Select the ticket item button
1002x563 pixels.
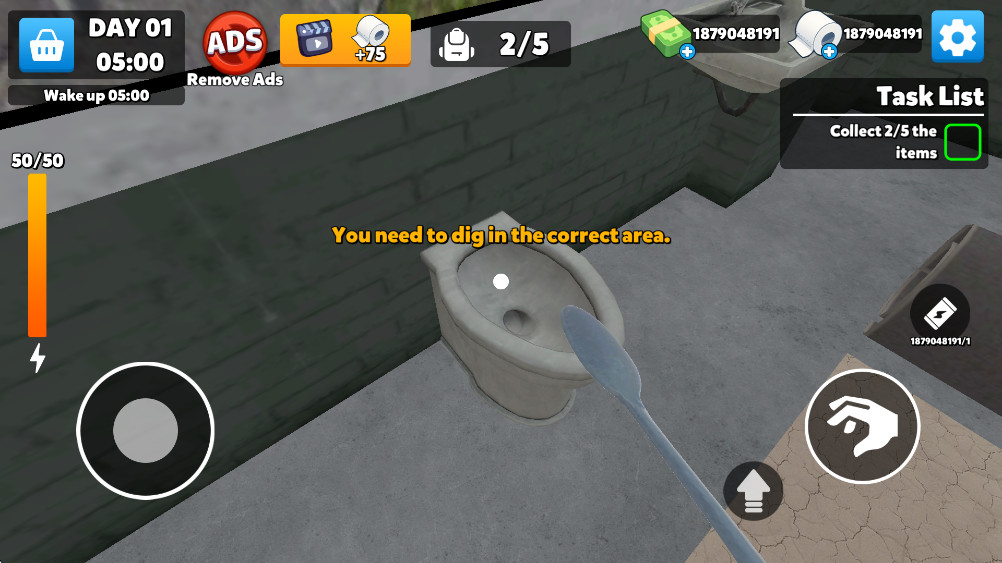coord(940,314)
